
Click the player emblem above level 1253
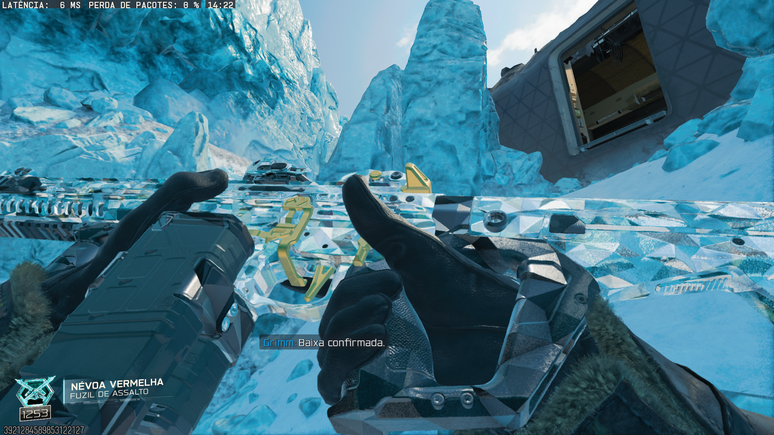tap(36, 390)
